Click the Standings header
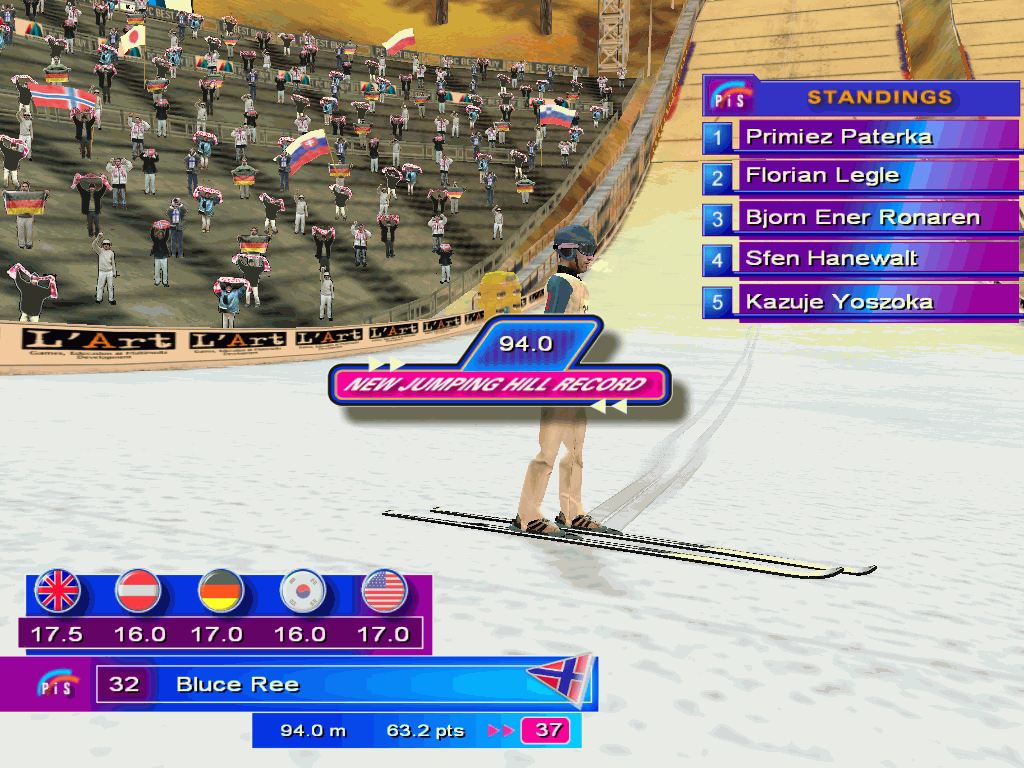 879,97
